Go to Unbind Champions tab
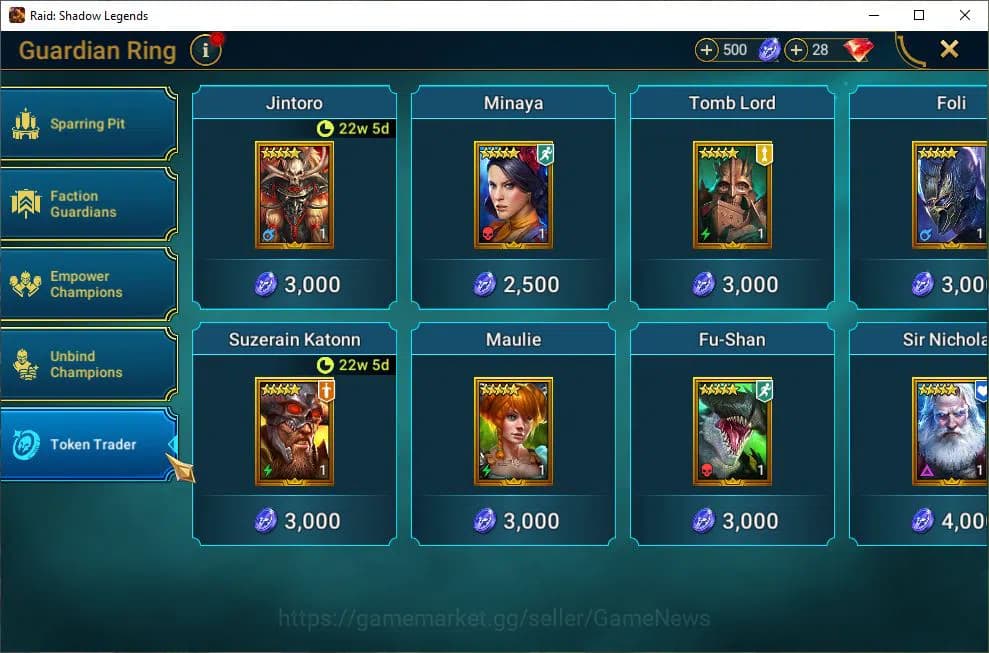The height and width of the screenshot is (653, 989). (x=88, y=364)
